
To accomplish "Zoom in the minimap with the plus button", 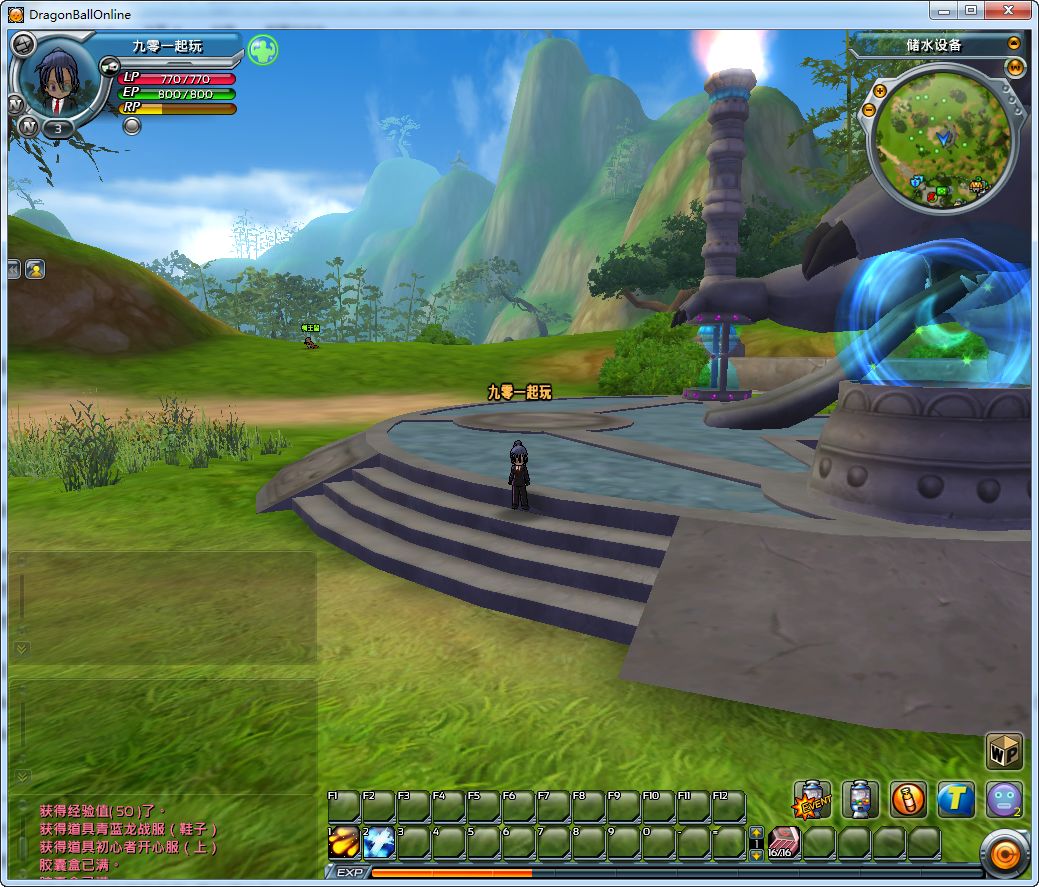I will point(880,91).
